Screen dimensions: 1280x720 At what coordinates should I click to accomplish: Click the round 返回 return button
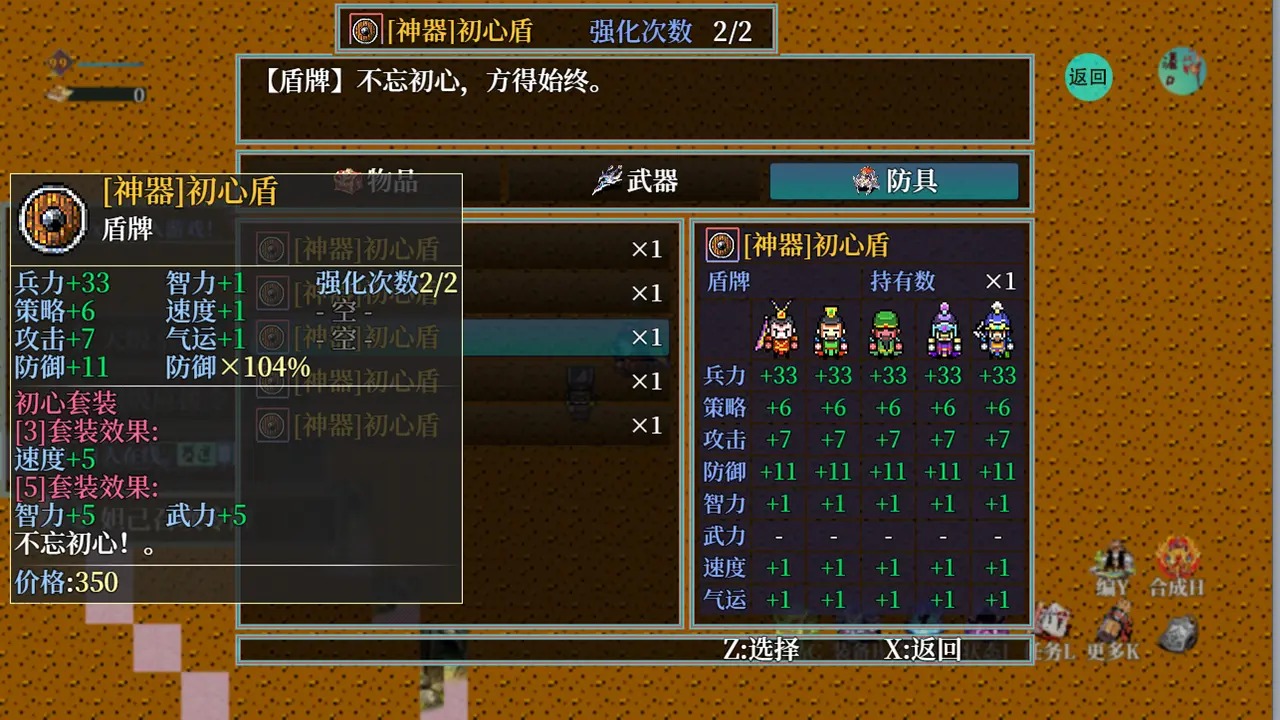[1089, 76]
